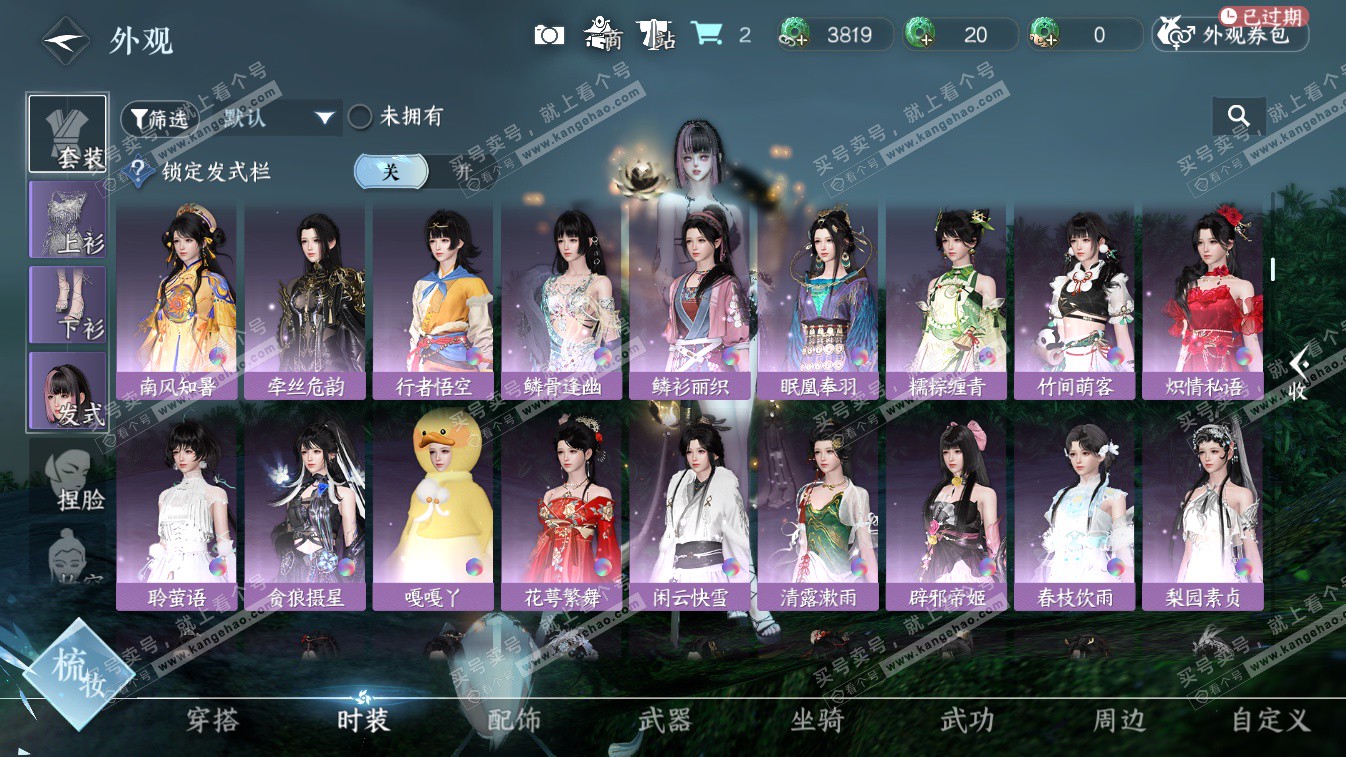Select the 上衫 top category
The image size is (1346, 757).
[x=67, y=219]
